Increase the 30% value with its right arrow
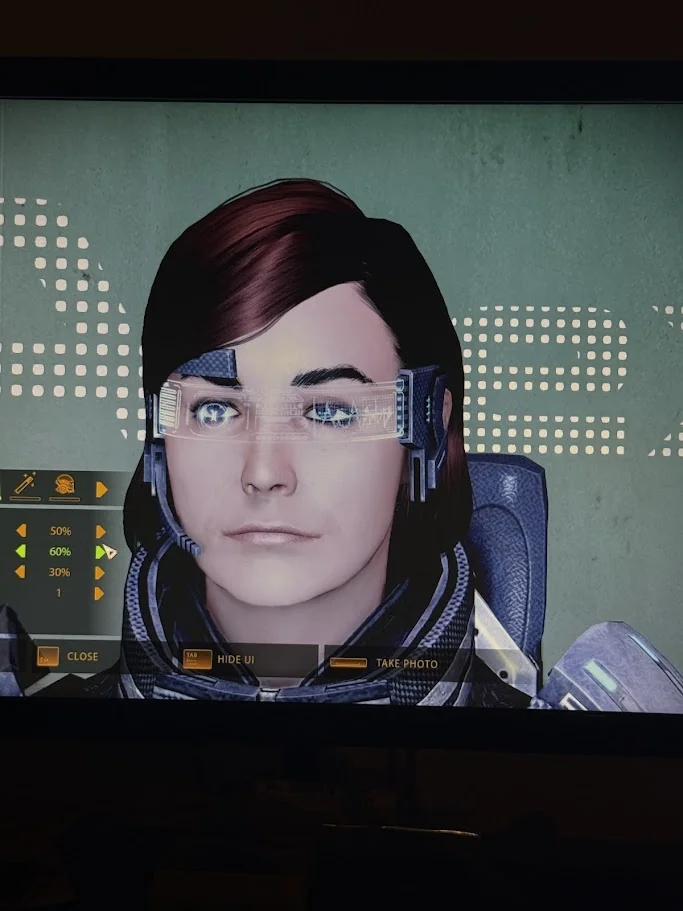Image resolution: width=683 pixels, height=911 pixels. pyautogui.click(x=99, y=573)
